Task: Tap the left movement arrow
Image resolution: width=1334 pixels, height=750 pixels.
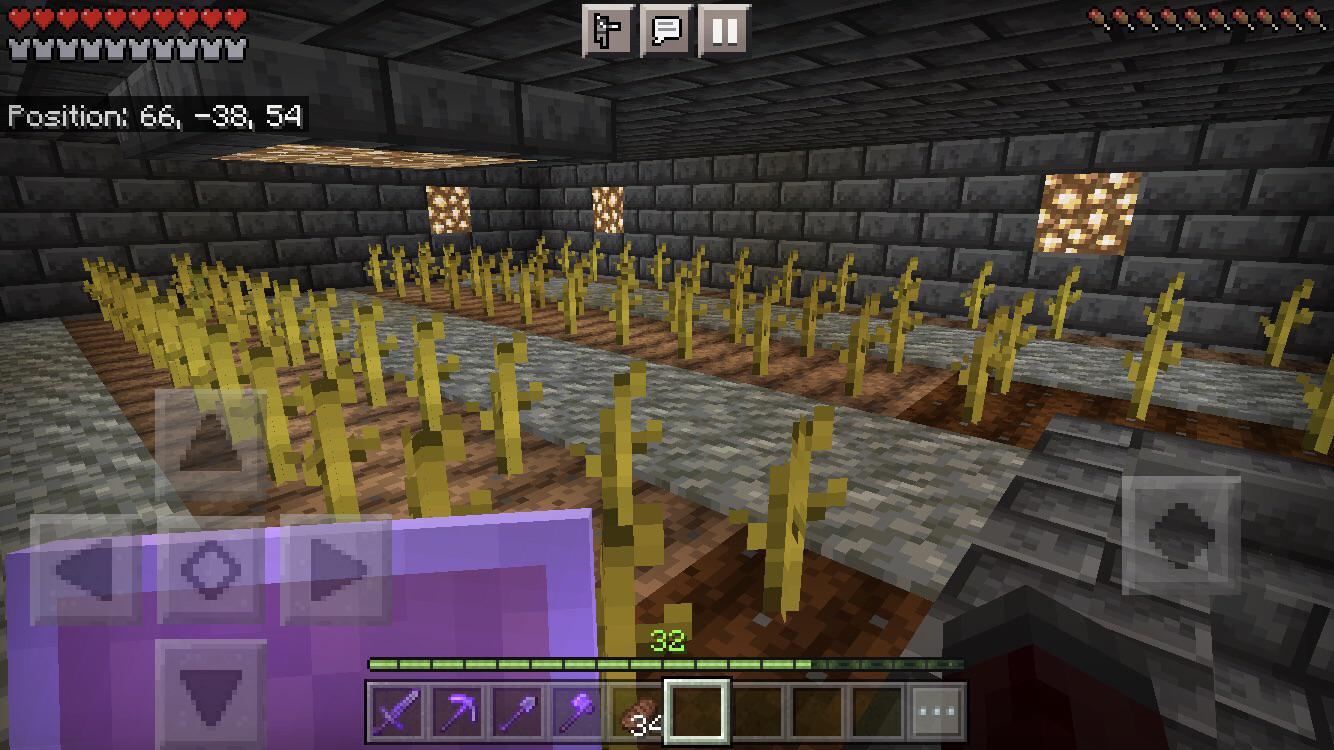Action: pos(85,570)
